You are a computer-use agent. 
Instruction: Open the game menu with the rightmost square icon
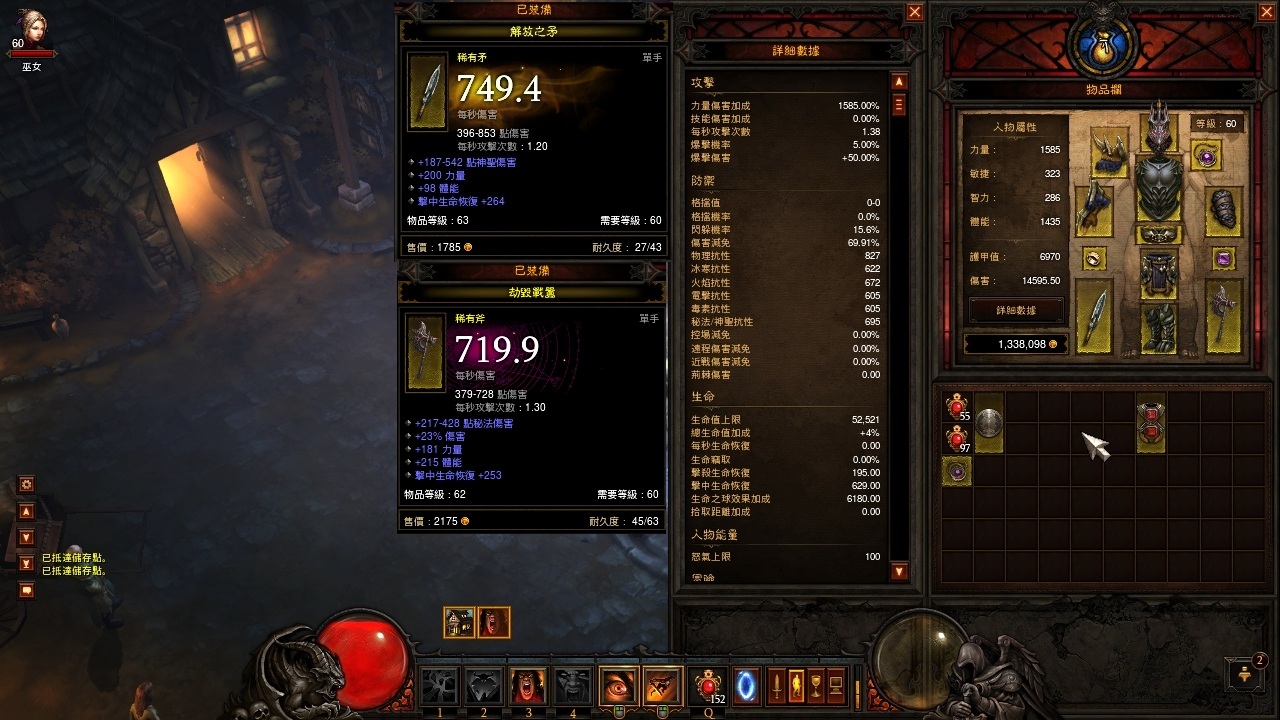pos(834,686)
